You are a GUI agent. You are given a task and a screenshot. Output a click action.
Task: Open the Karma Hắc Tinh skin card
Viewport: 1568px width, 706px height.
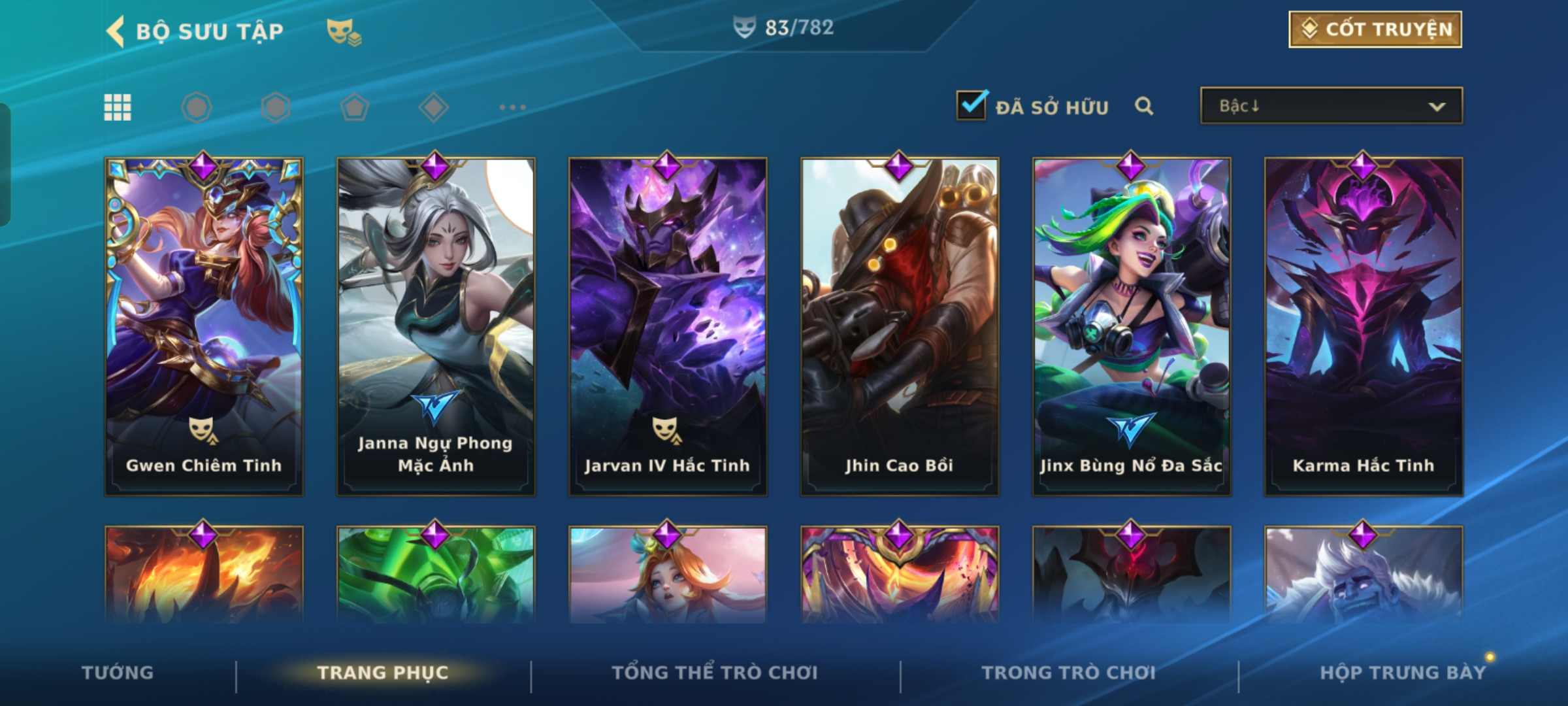coord(1364,327)
